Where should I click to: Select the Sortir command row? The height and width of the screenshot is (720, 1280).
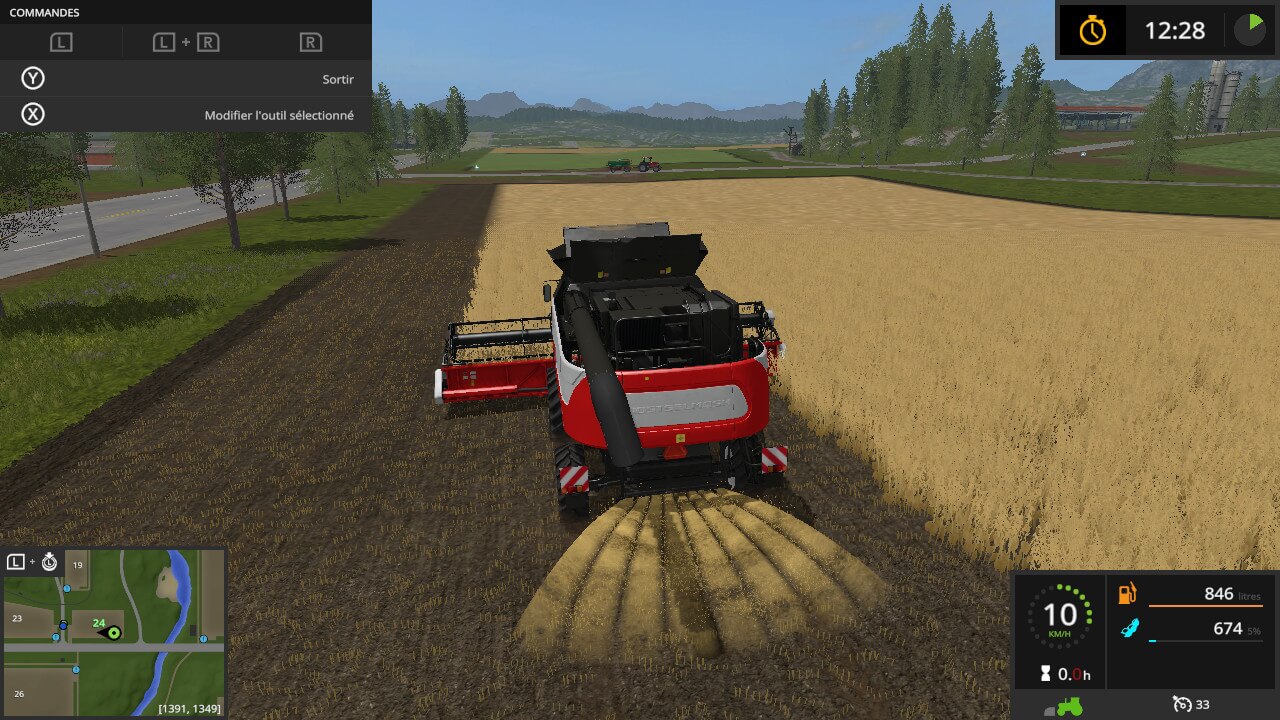186,79
